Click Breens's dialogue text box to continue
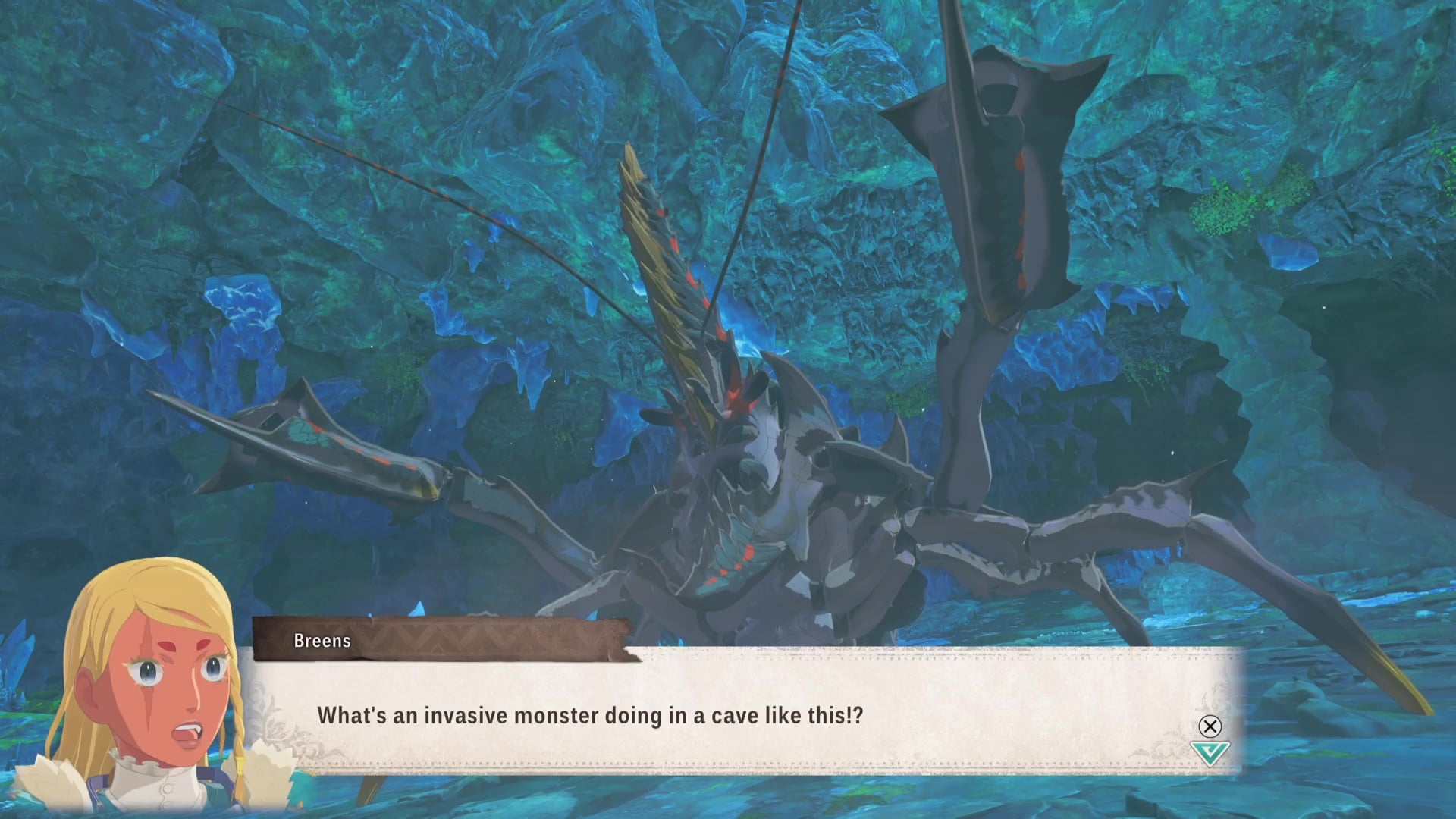 pos(743,715)
